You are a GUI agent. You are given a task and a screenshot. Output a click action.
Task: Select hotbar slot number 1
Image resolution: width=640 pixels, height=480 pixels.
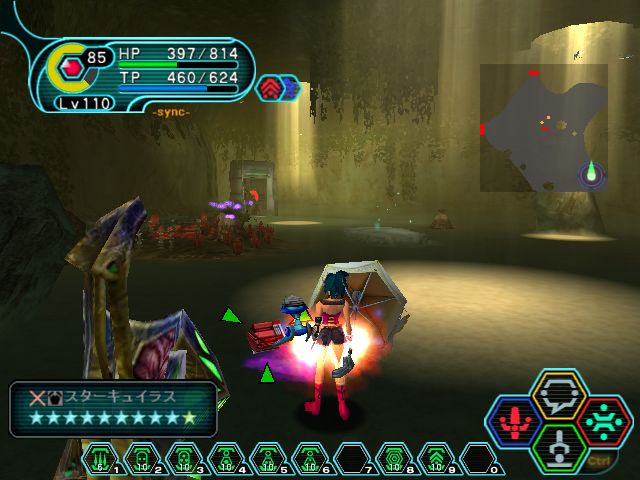coord(99,459)
